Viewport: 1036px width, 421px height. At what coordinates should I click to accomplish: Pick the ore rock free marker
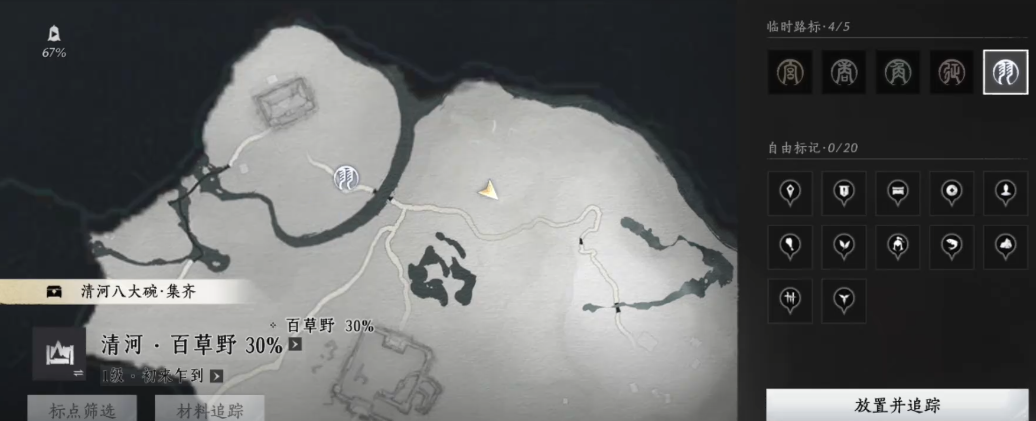tap(1005, 246)
